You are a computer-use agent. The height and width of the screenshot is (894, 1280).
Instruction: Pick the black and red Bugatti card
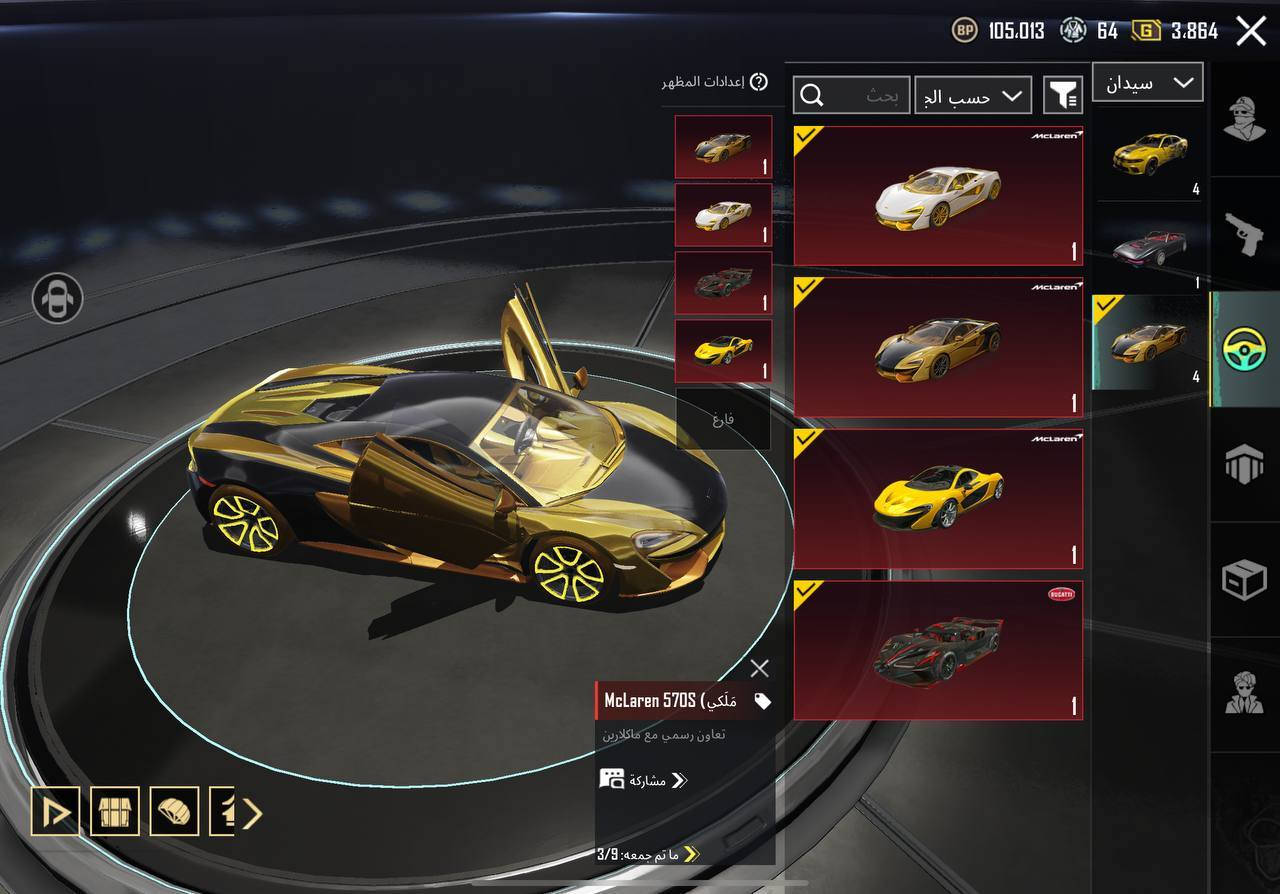click(938, 650)
